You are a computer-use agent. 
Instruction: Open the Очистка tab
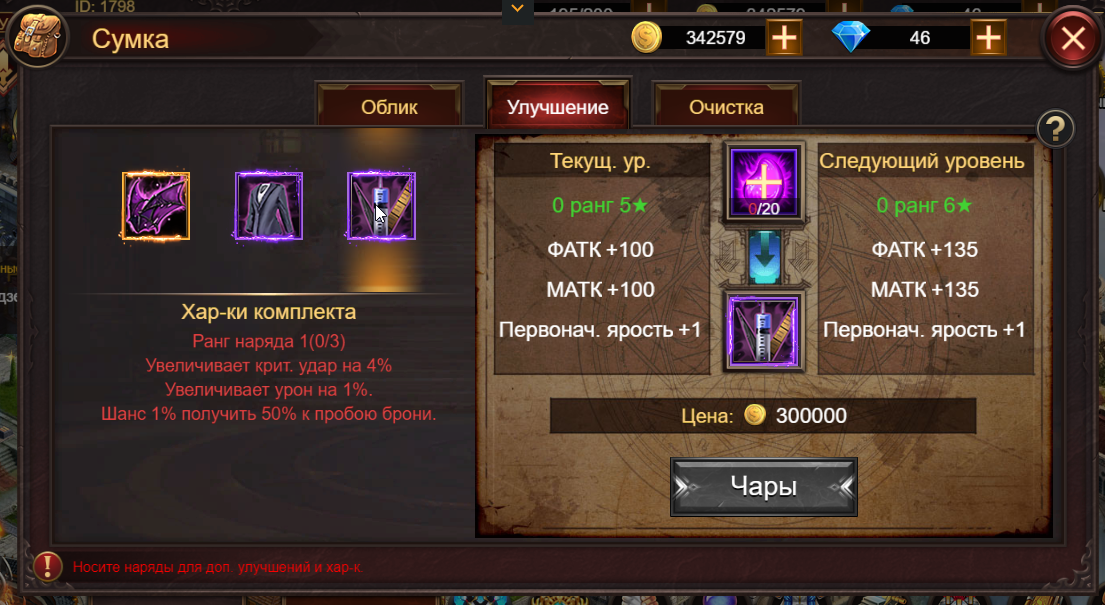[x=726, y=107]
